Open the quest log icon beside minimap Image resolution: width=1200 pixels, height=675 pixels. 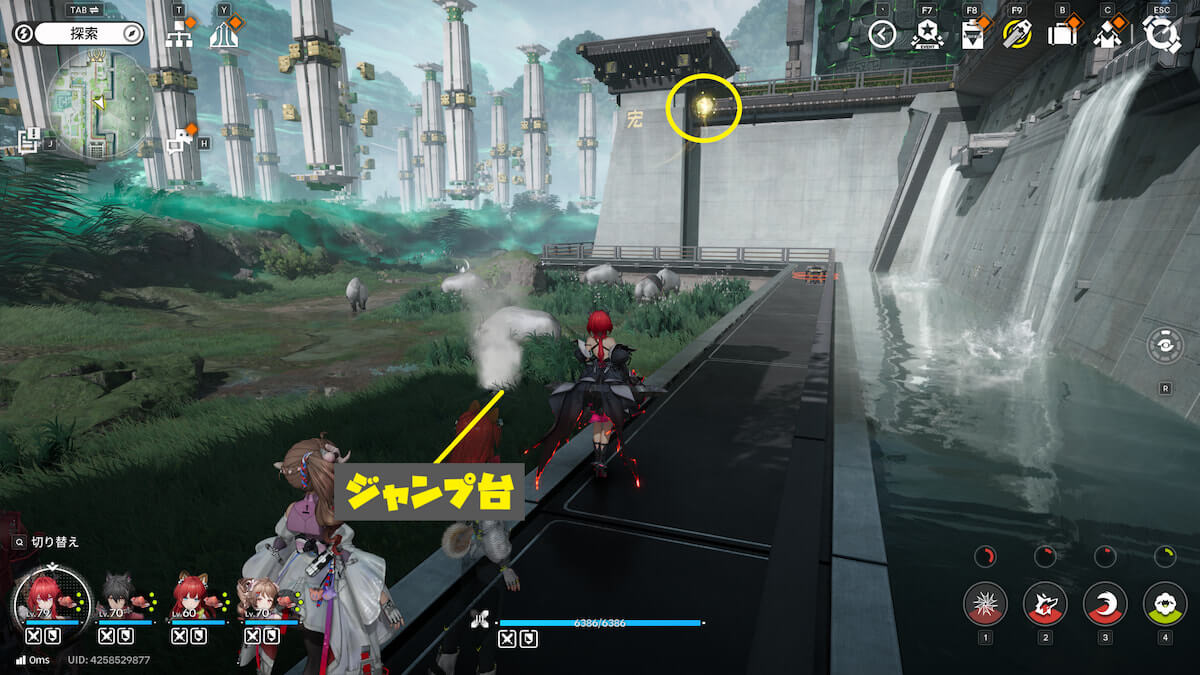[29, 141]
